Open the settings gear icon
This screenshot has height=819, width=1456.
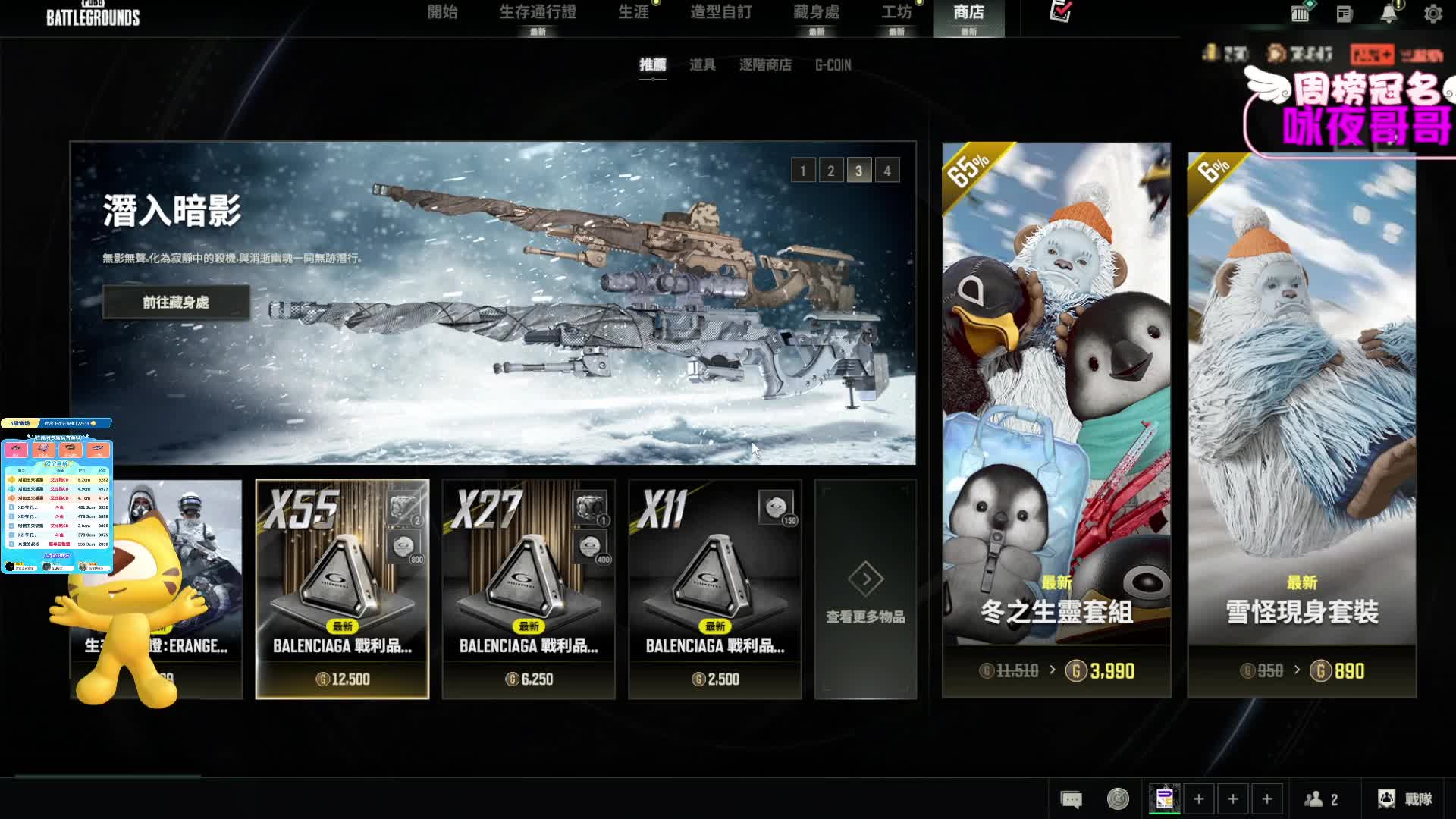(x=1432, y=14)
